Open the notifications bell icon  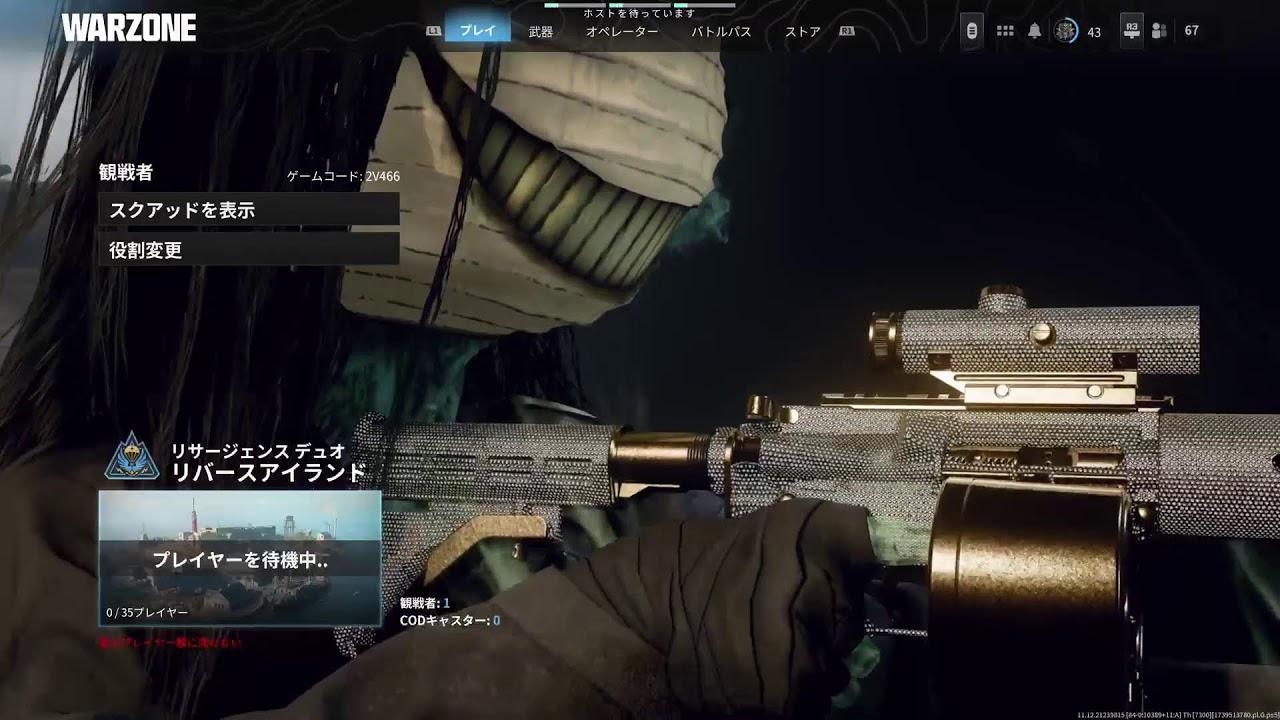pyautogui.click(x=1034, y=30)
